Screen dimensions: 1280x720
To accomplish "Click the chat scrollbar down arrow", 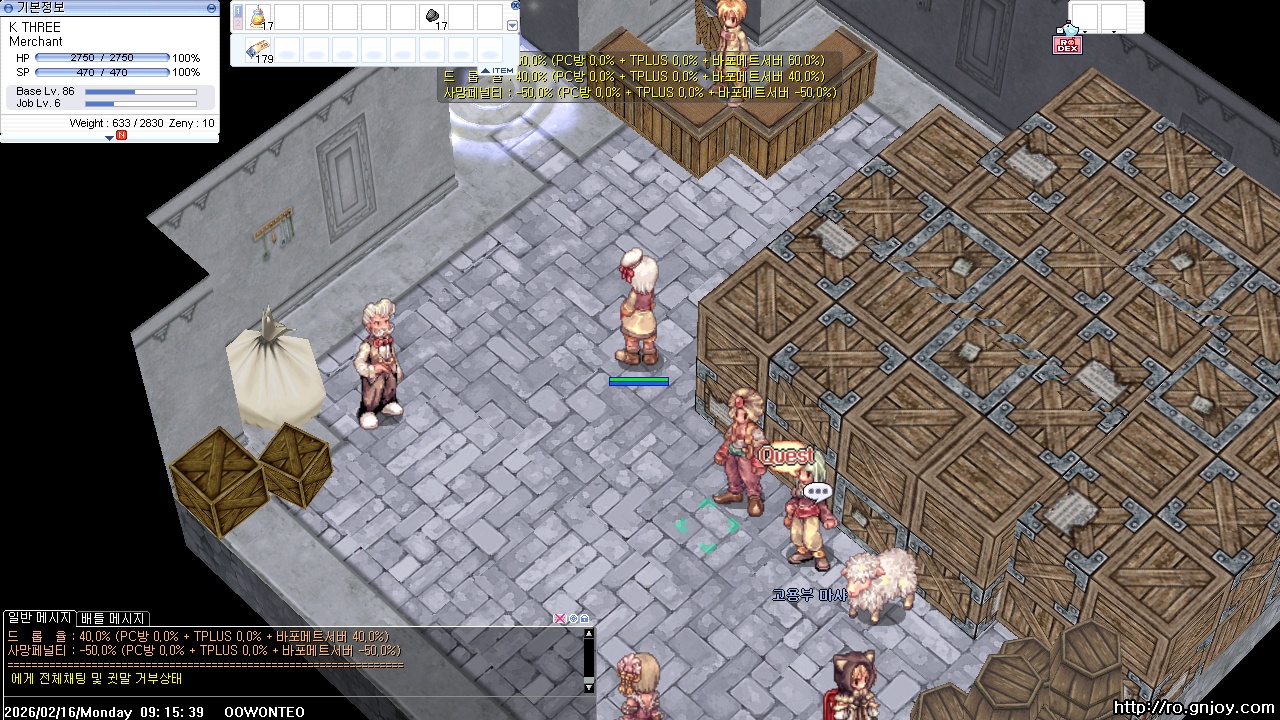I will (589, 687).
